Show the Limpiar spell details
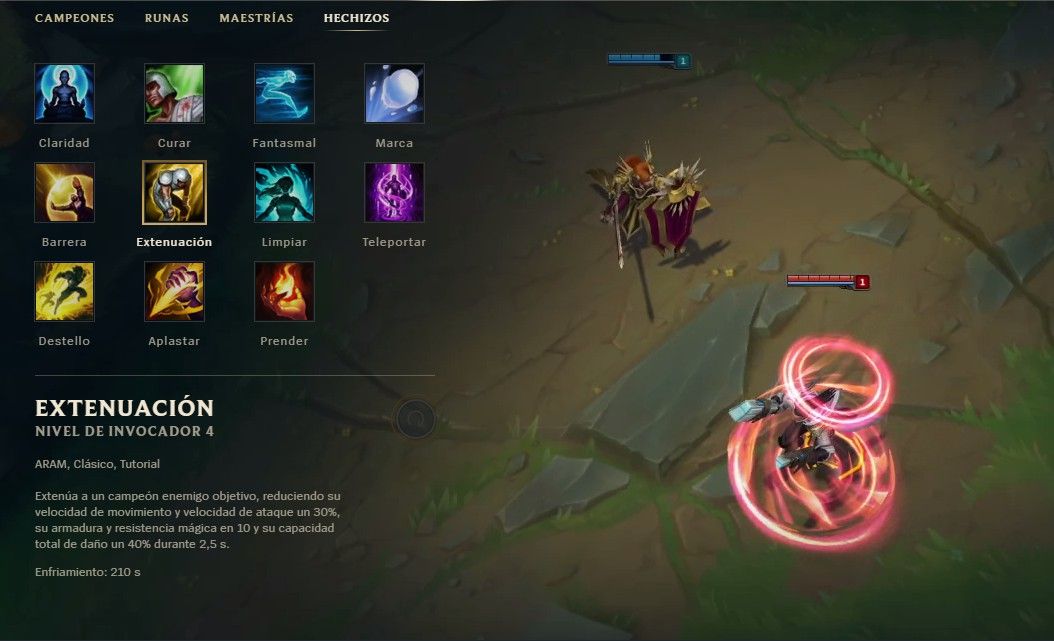 pos(284,193)
